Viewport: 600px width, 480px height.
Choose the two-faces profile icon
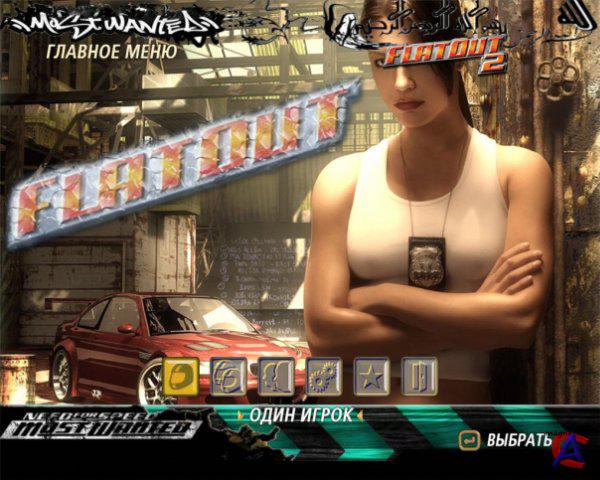pyautogui.click(x=275, y=375)
